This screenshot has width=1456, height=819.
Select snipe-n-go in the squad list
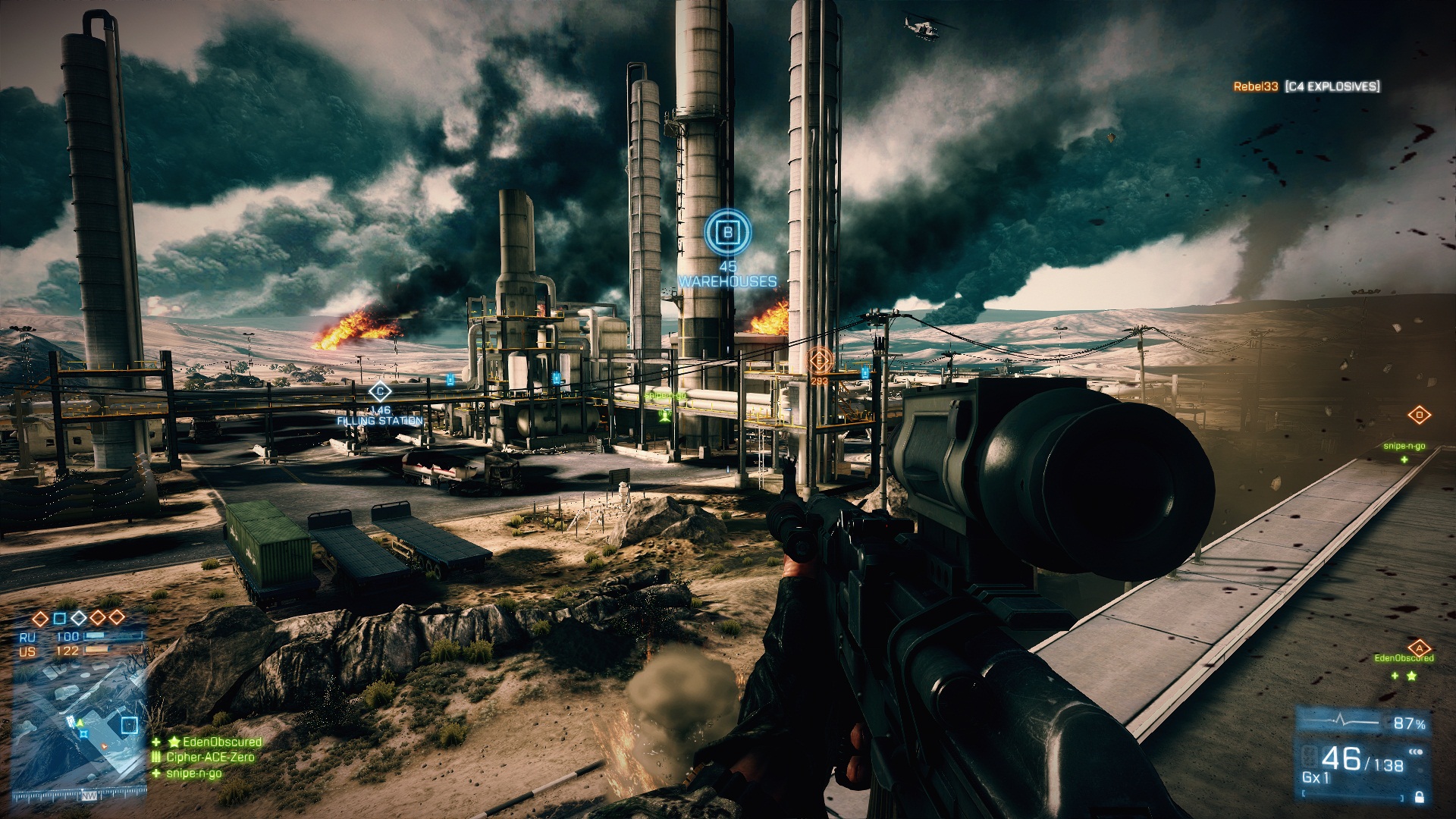pyautogui.click(x=193, y=773)
